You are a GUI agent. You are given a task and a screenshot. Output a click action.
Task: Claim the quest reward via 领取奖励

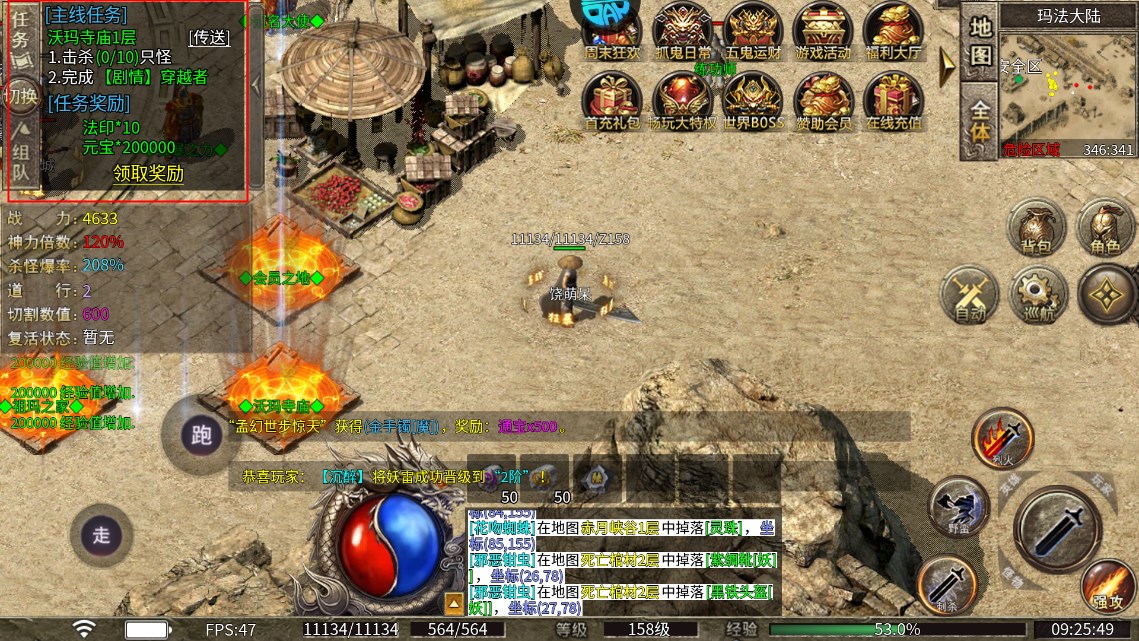click(148, 173)
